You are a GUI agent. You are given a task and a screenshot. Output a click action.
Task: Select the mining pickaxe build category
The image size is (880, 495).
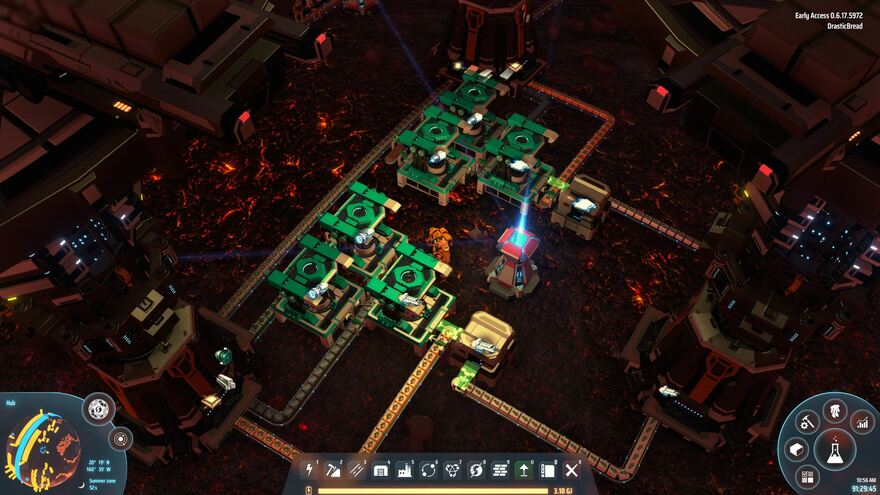pos(334,469)
